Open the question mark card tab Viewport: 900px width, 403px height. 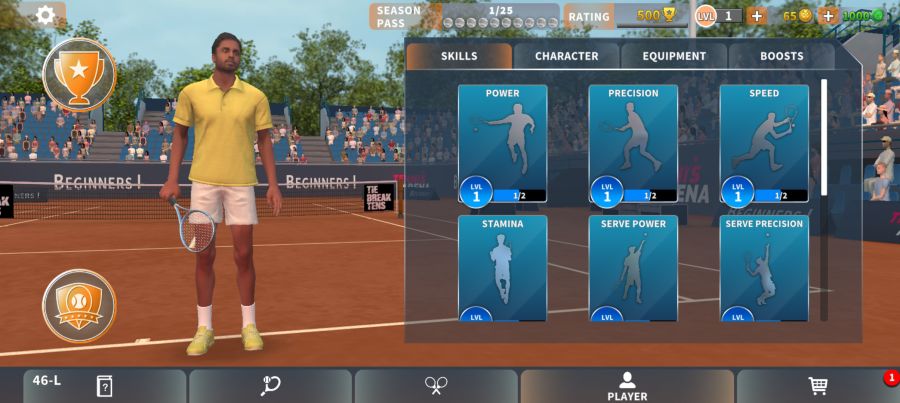[x=104, y=386]
